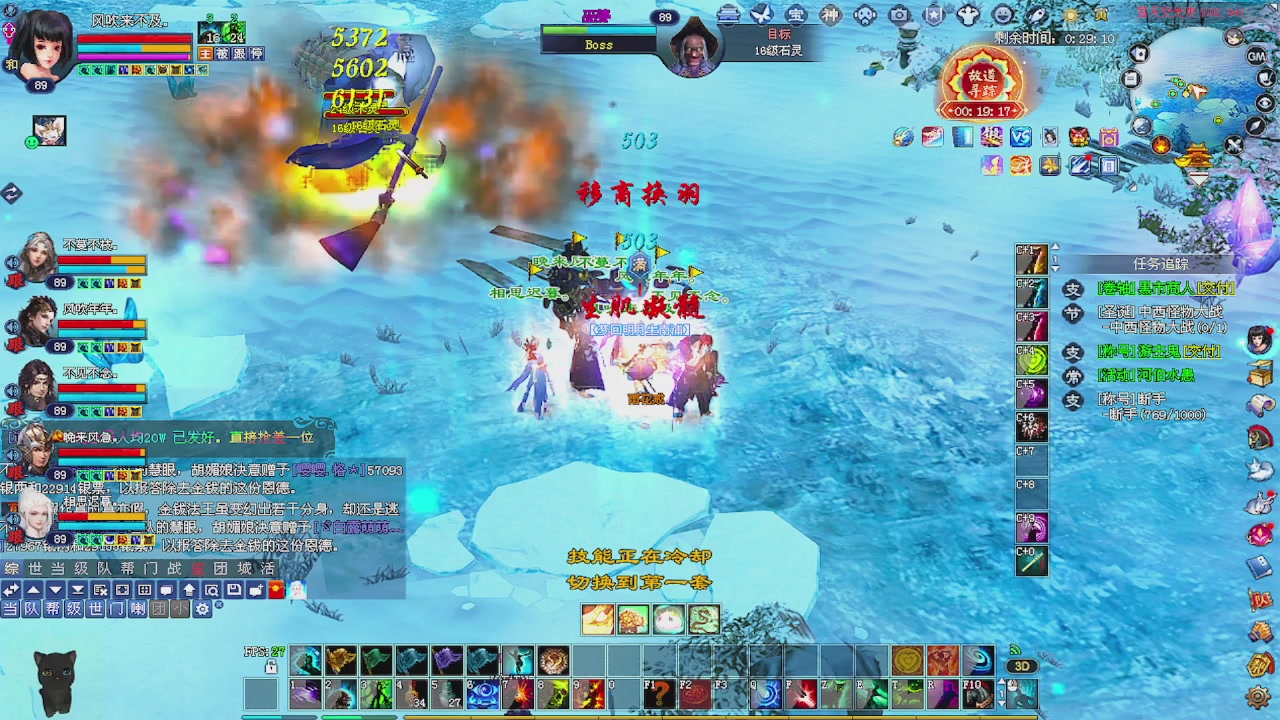The height and width of the screenshot is (720, 1280).
Task: Switch chat to the 世 world tab
Action: [x=35, y=568]
